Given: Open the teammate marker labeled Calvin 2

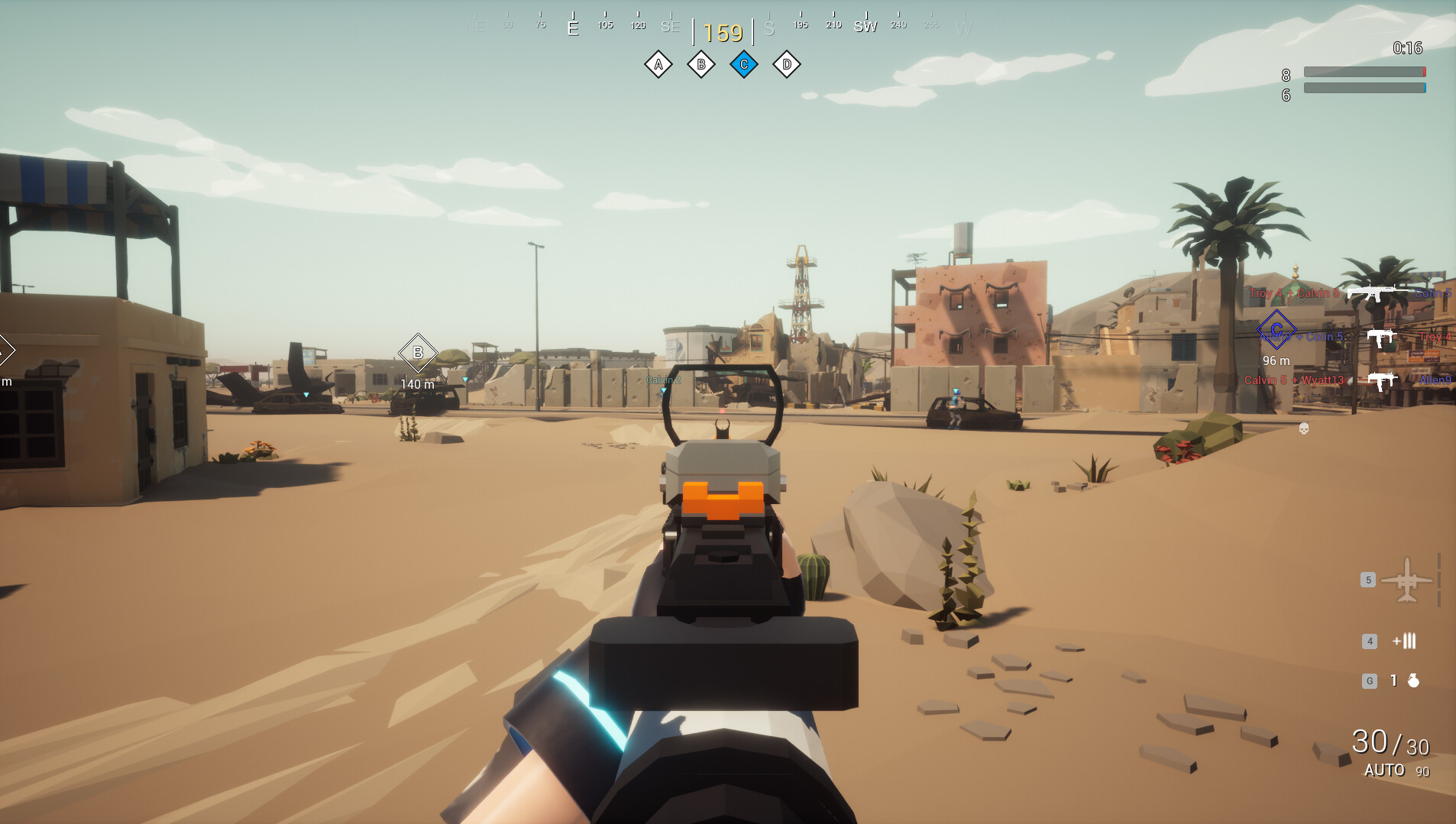Looking at the screenshot, I should click(662, 379).
